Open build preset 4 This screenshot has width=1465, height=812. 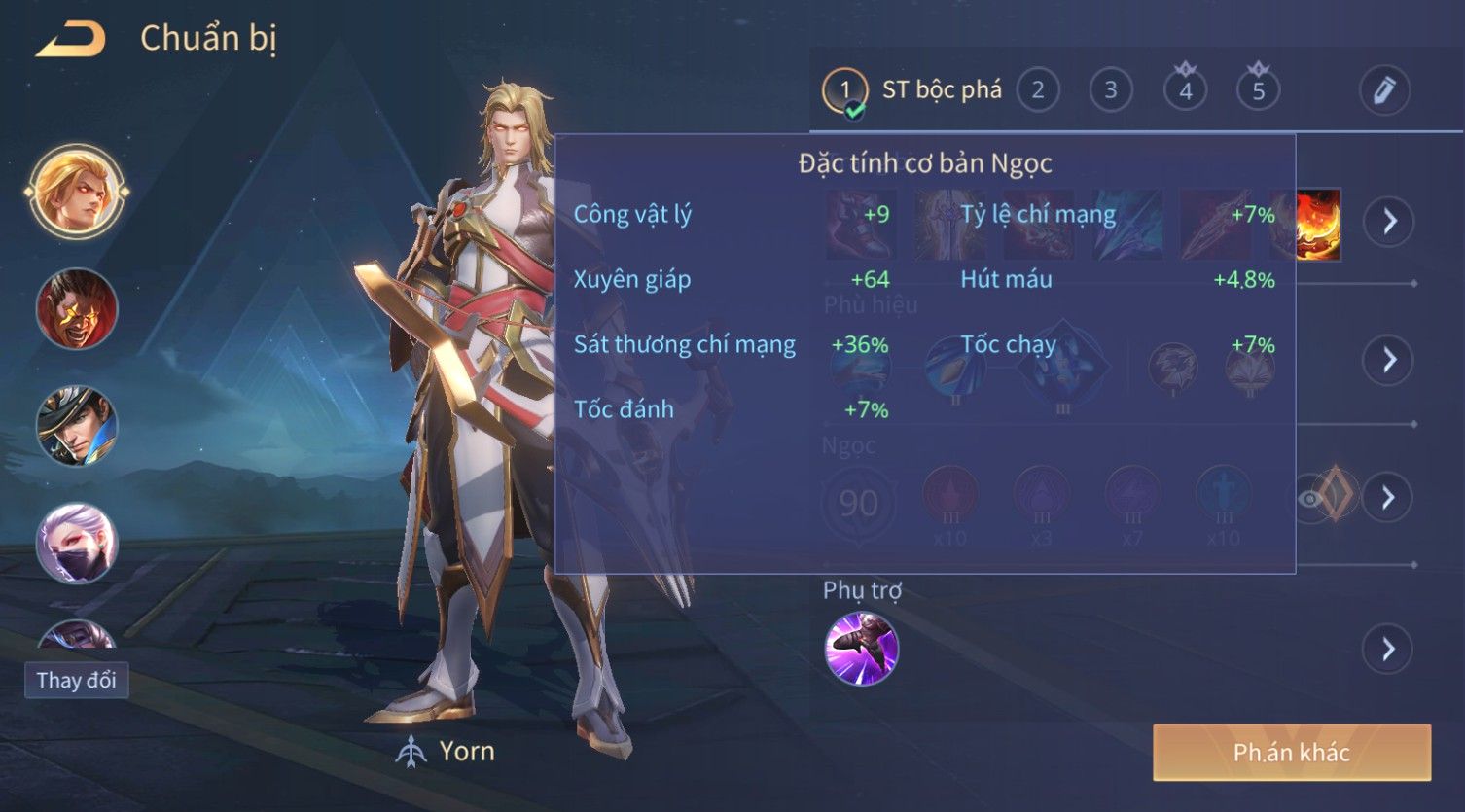[1185, 91]
